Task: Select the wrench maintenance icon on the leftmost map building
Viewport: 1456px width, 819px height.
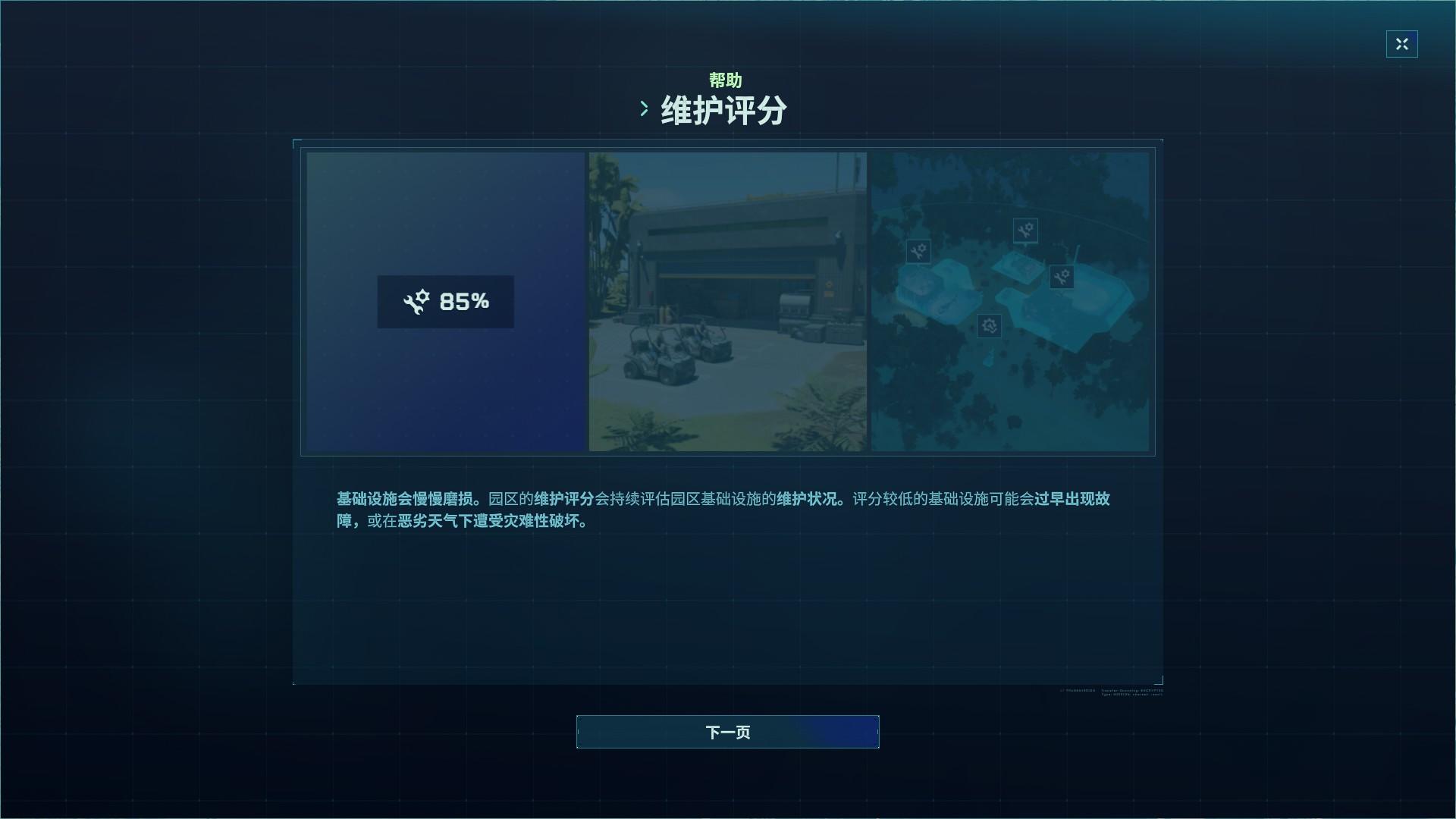Action: point(918,251)
